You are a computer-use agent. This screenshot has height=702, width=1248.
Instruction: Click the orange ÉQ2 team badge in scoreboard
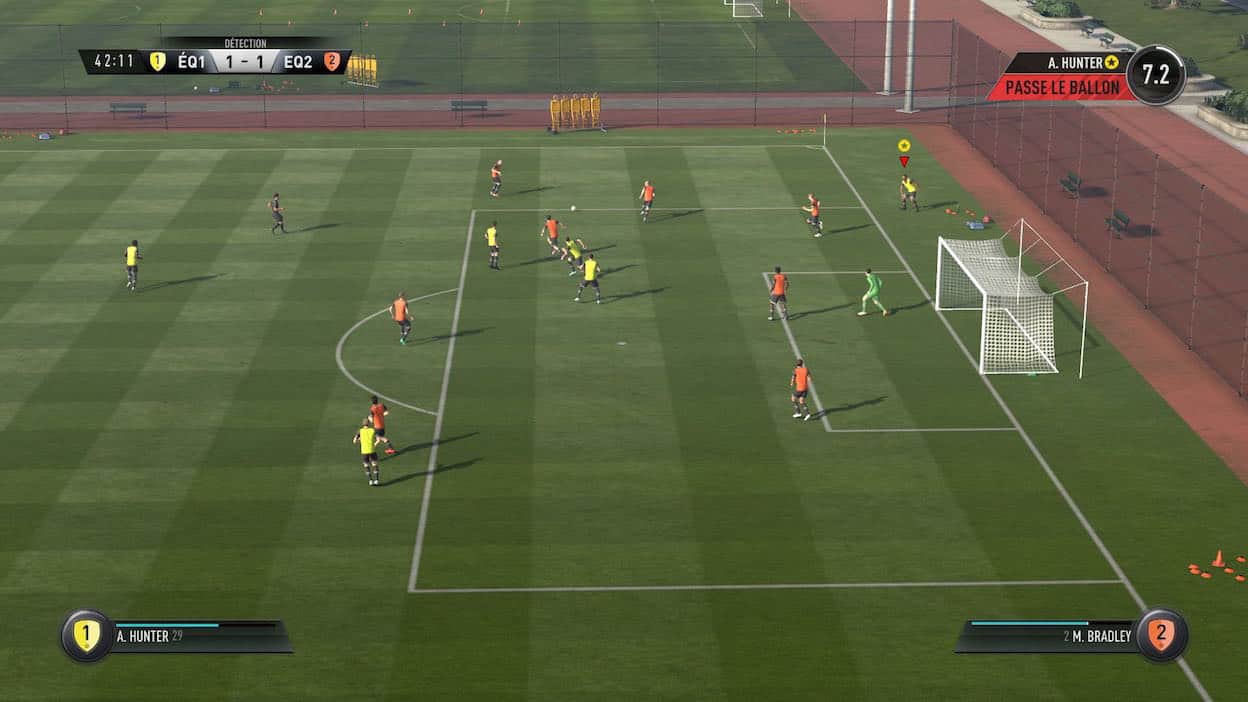tap(332, 62)
